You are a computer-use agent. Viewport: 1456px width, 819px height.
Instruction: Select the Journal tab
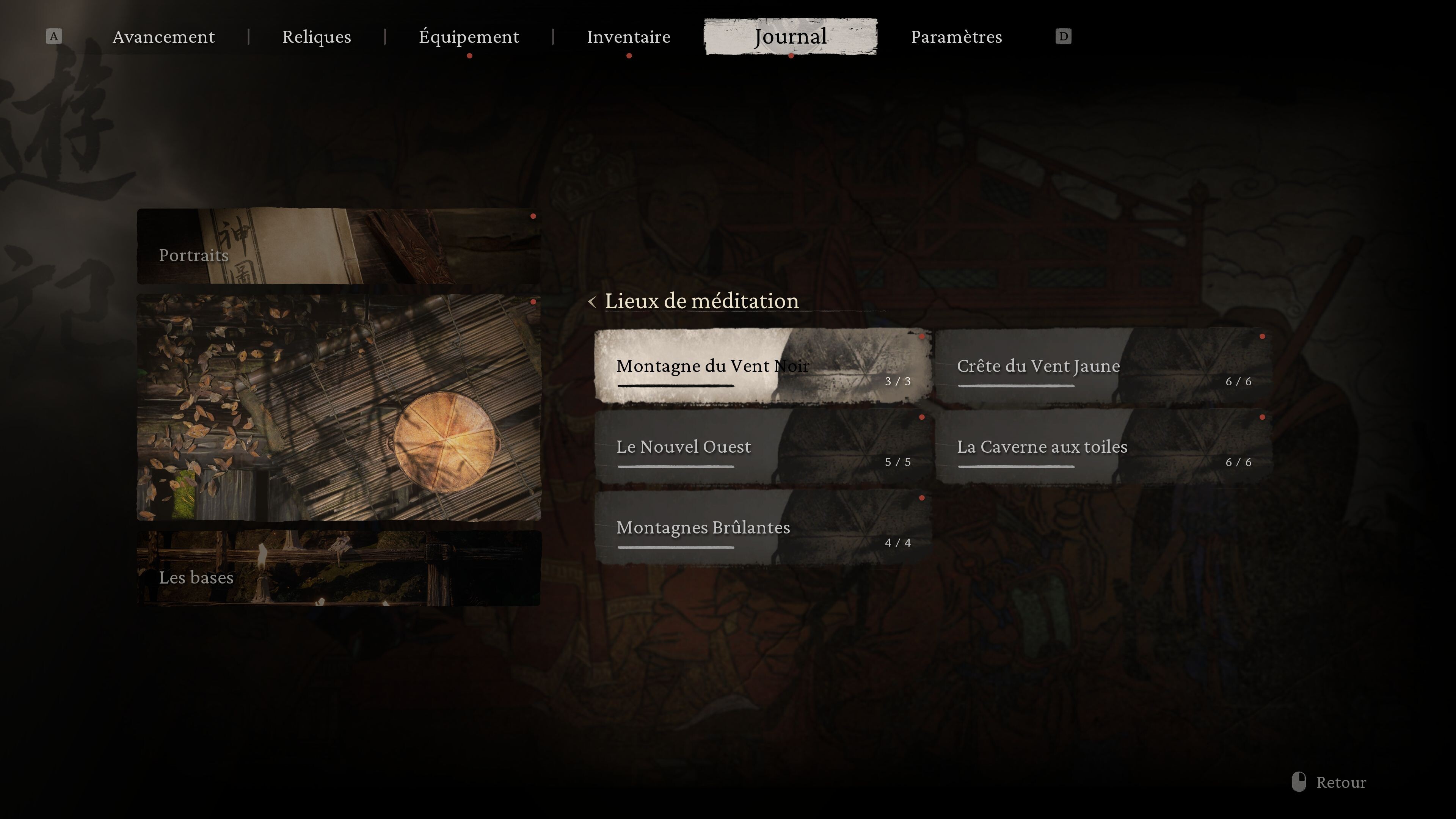pos(790,37)
